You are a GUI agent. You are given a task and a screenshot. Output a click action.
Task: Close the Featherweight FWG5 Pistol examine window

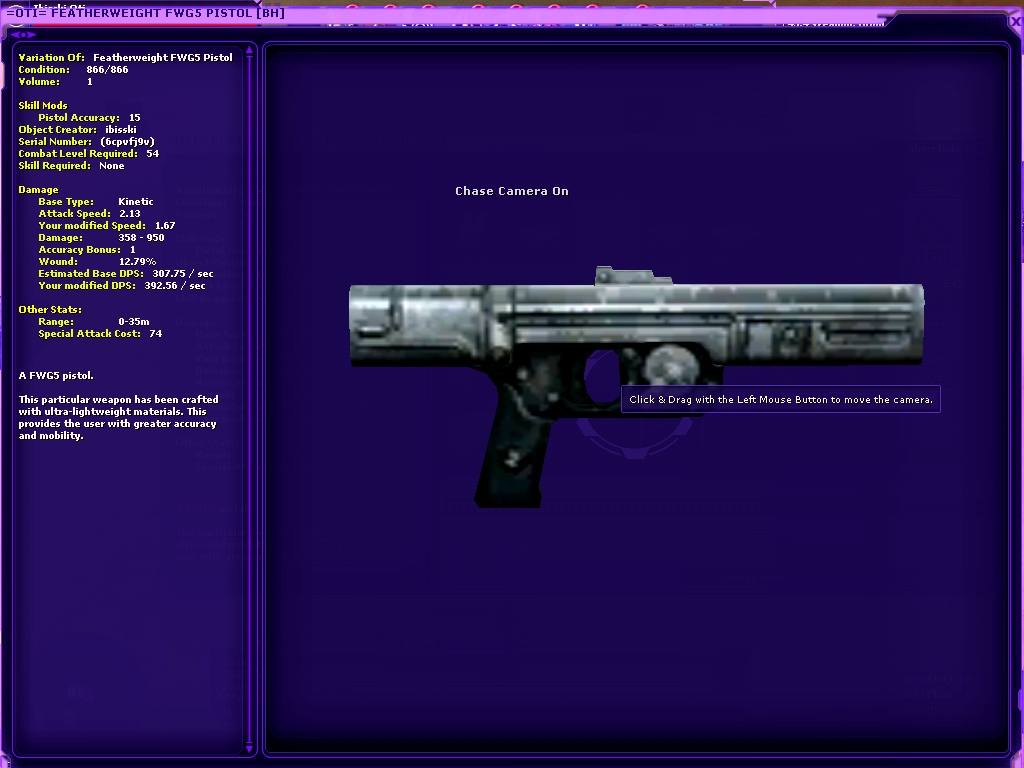click(1016, 21)
